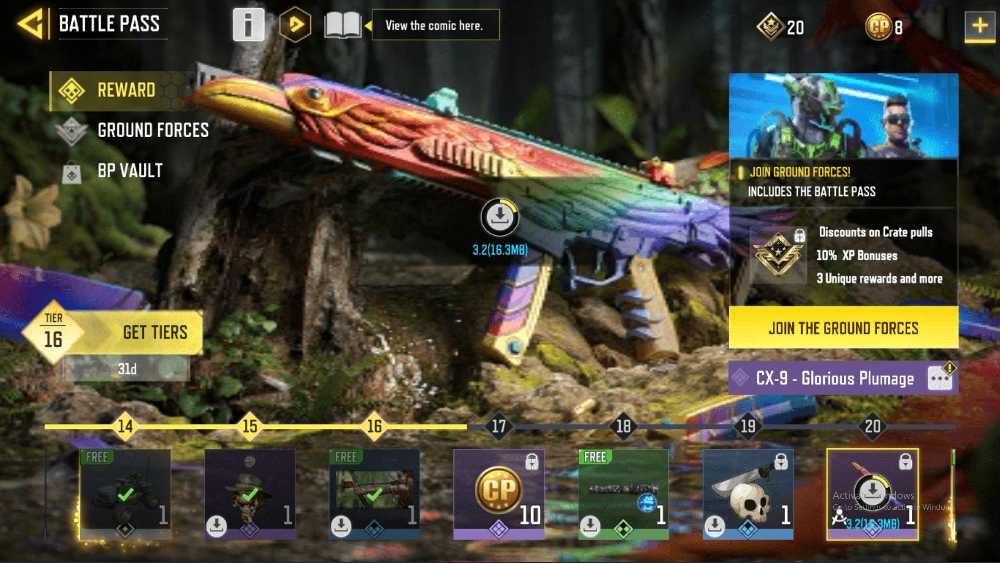Choose the tier 17 CP coin reward
The image size is (1000, 563).
498,493
